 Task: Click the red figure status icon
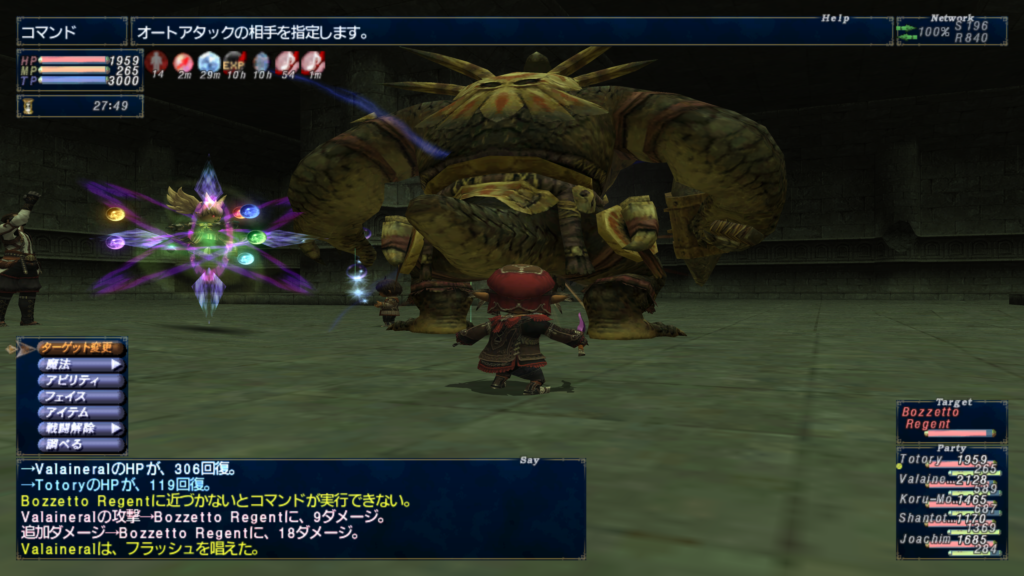[156, 63]
